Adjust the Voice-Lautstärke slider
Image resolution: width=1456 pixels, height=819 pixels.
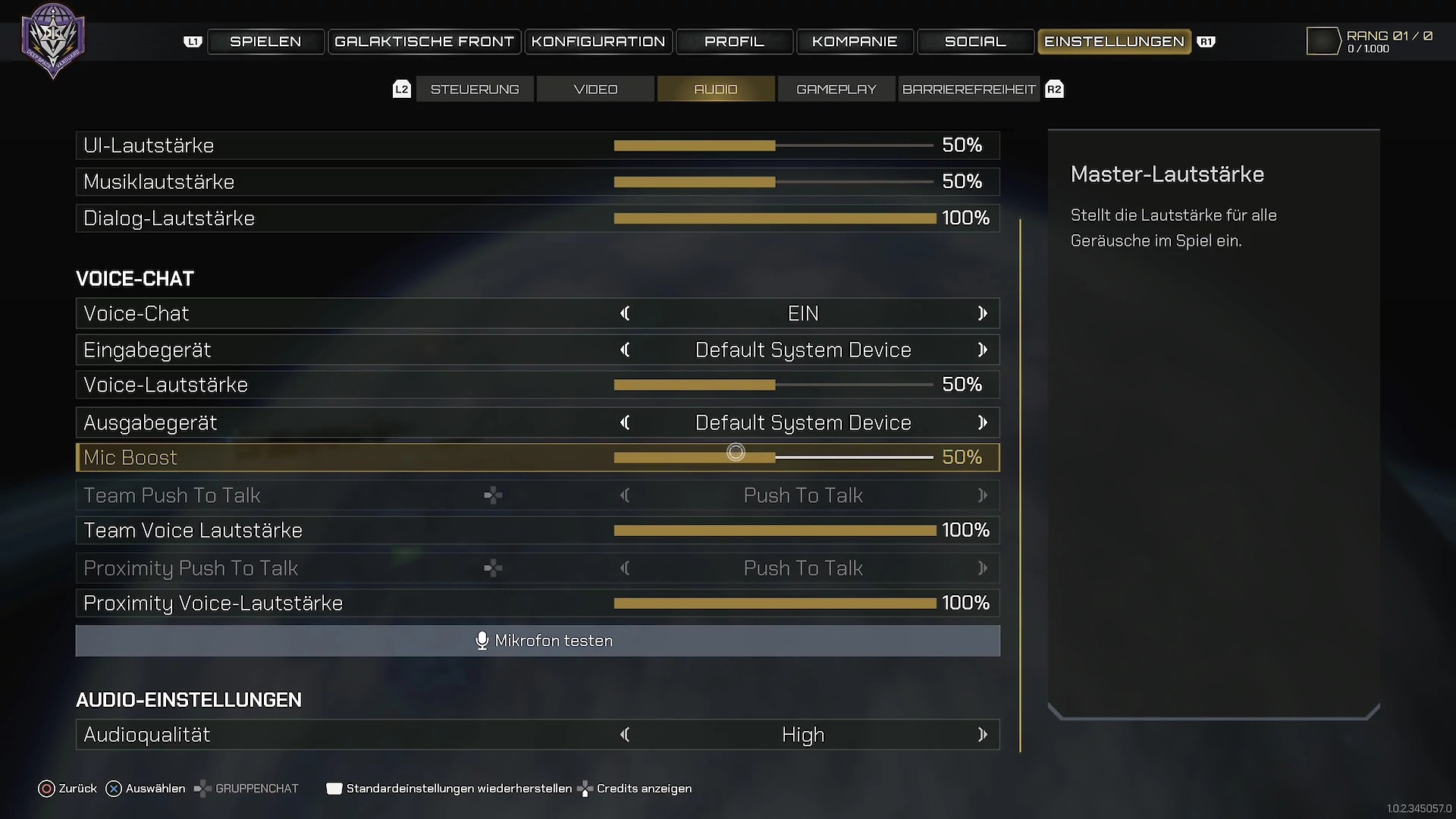click(773, 385)
